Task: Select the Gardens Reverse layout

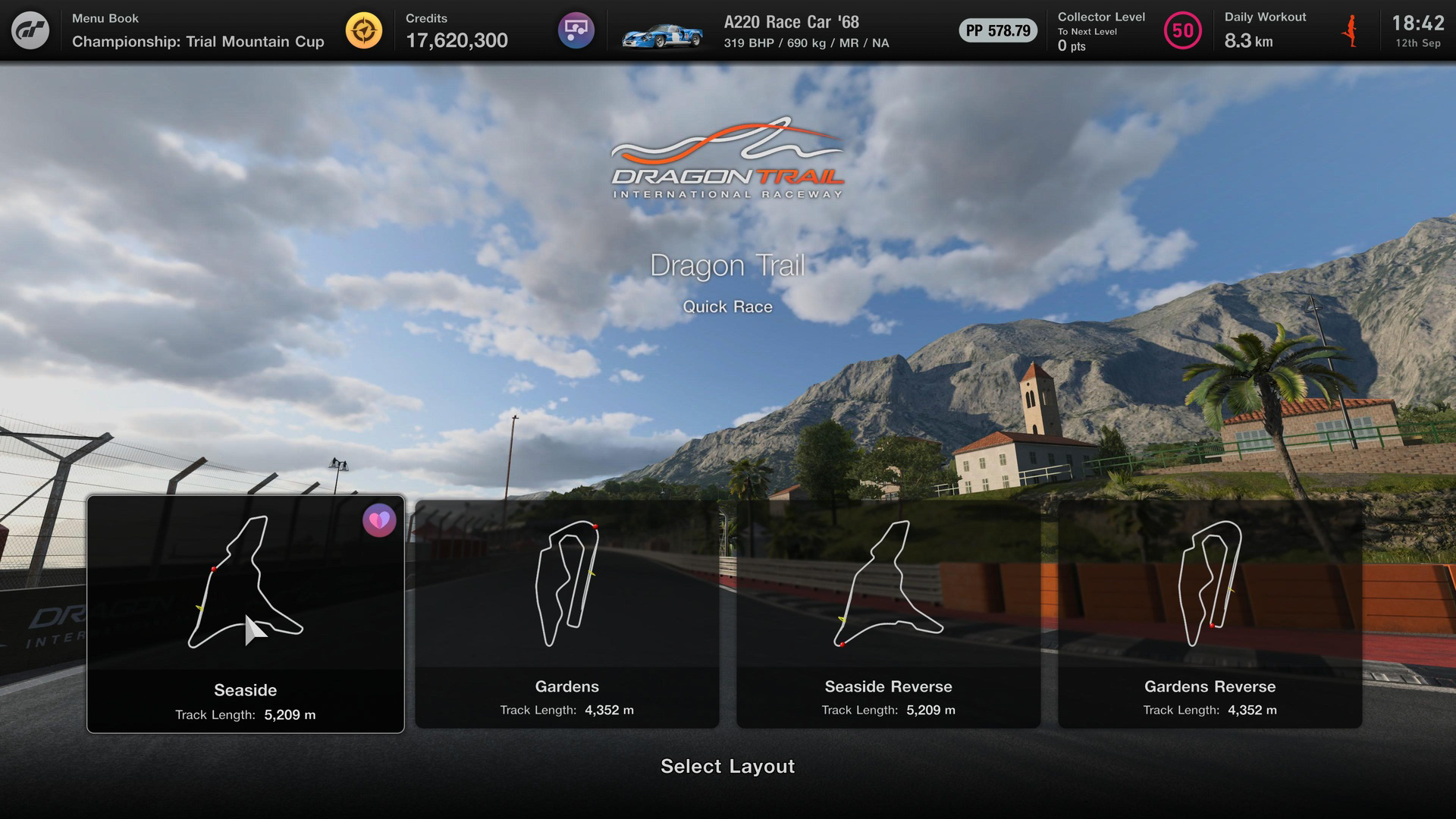Action: pyautogui.click(x=1210, y=614)
